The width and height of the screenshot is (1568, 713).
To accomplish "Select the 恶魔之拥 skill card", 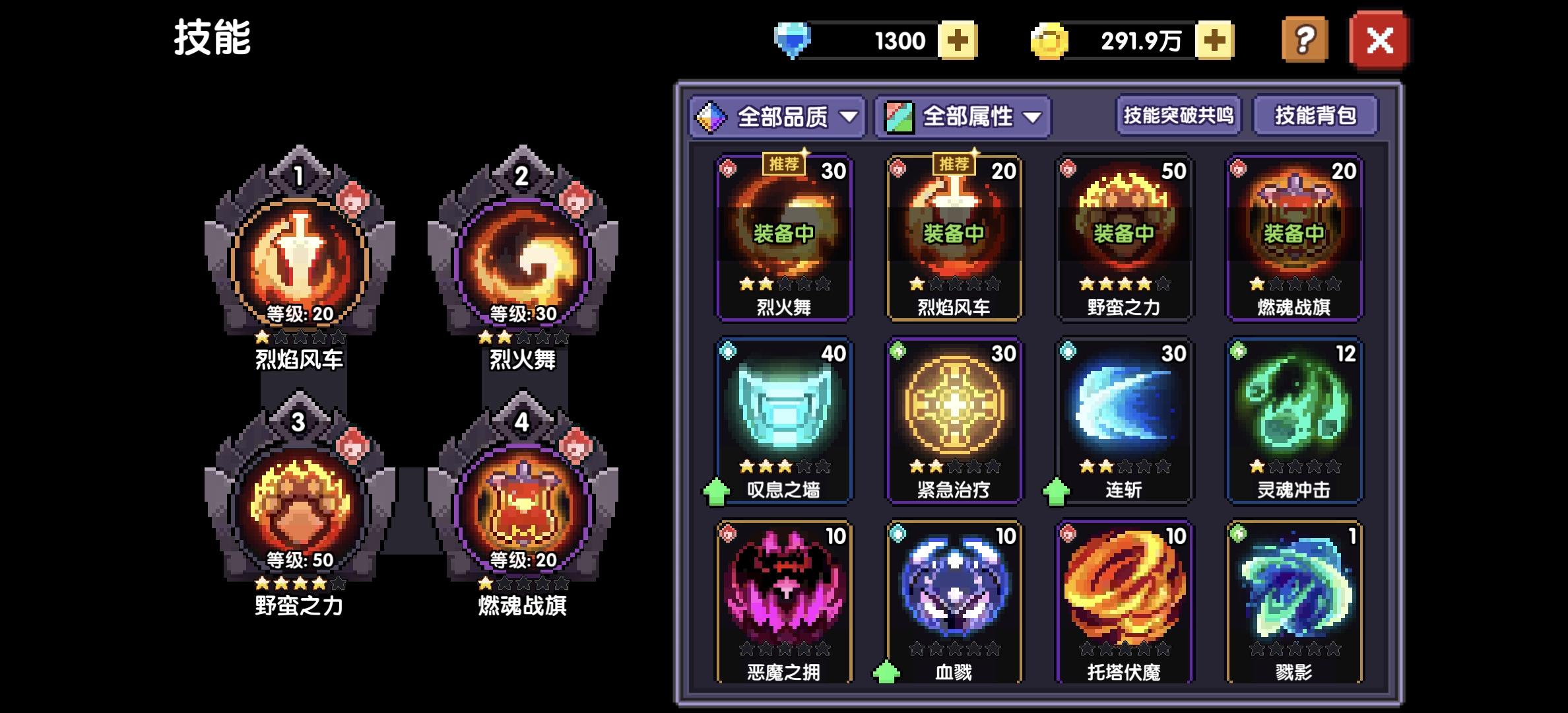I will [784, 601].
